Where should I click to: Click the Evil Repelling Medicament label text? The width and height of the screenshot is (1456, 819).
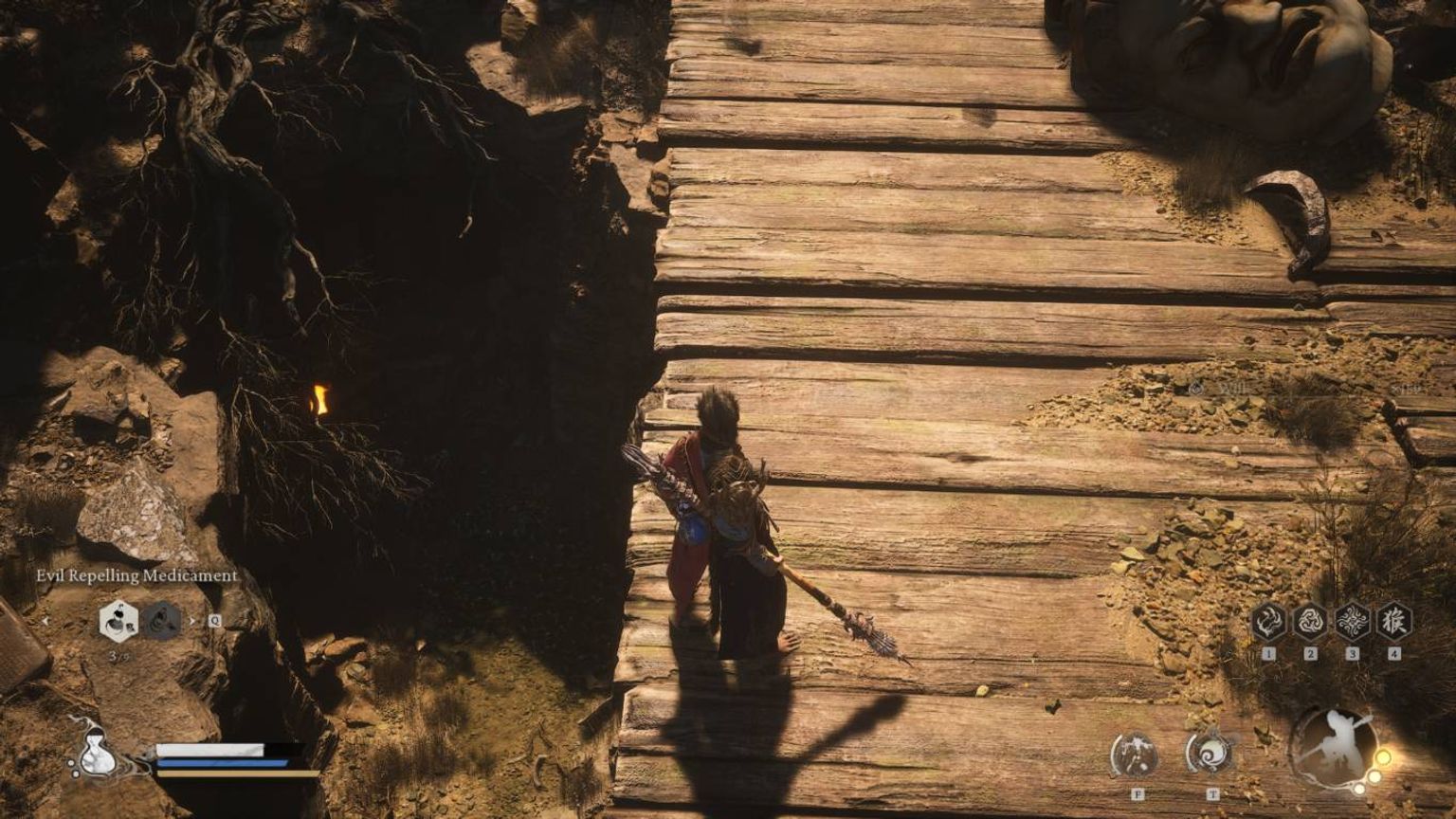click(x=137, y=575)
